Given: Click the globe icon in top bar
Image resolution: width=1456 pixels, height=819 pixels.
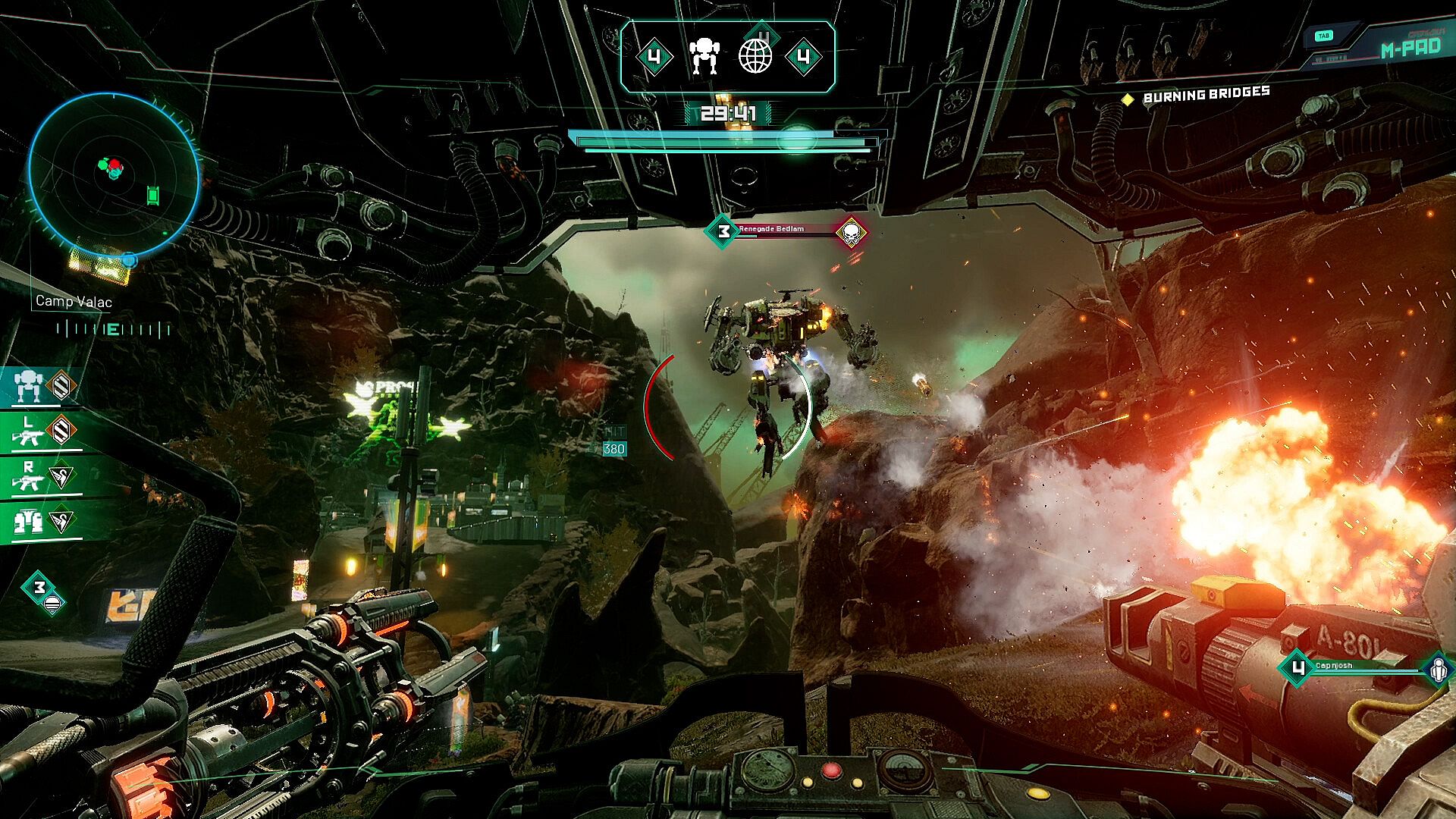Looking at the screenshot, I should [x=755, y=57].
